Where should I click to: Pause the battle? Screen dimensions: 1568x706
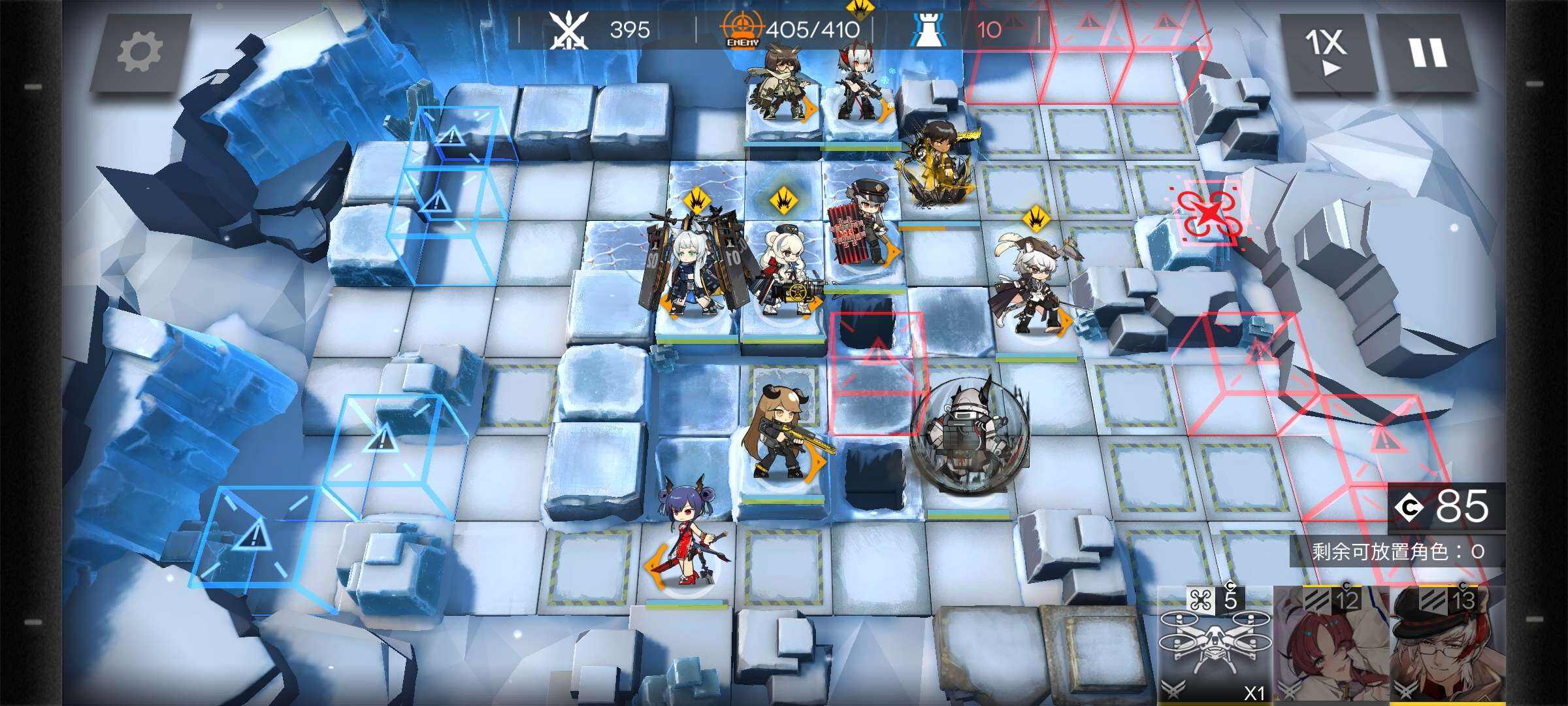[x=1427, y=52]
